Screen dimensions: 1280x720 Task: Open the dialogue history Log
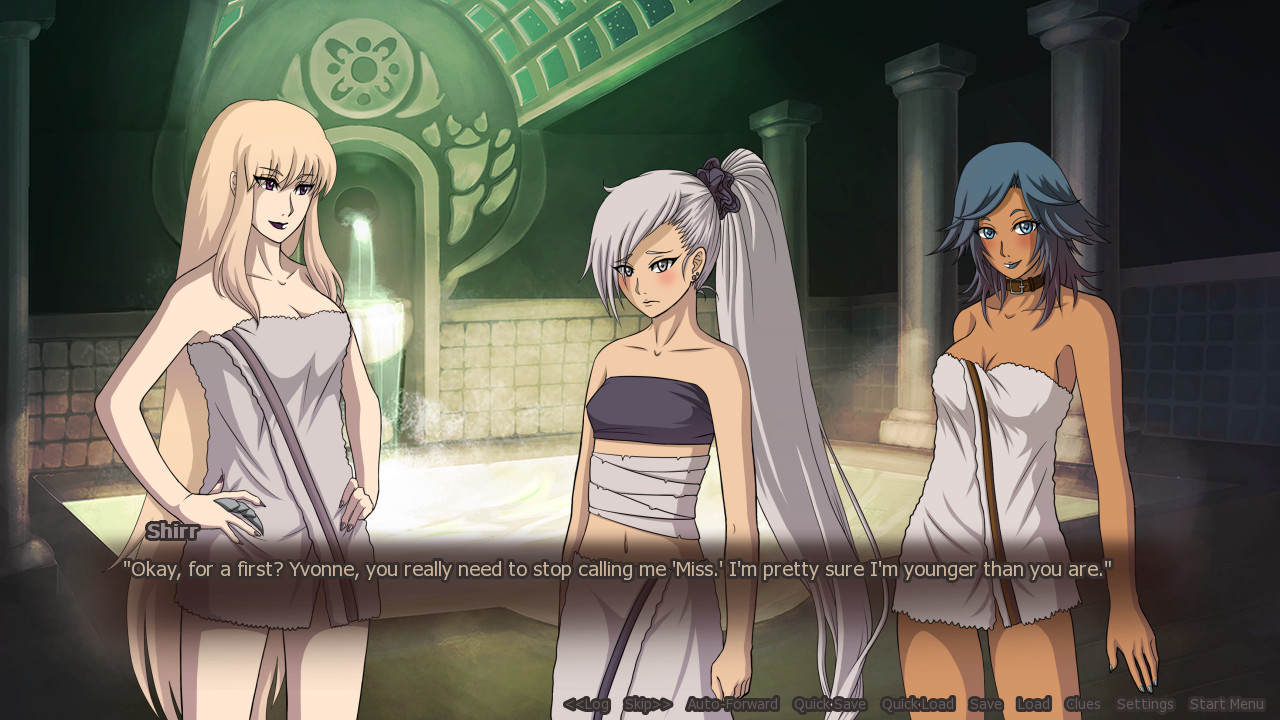[586, 703]
